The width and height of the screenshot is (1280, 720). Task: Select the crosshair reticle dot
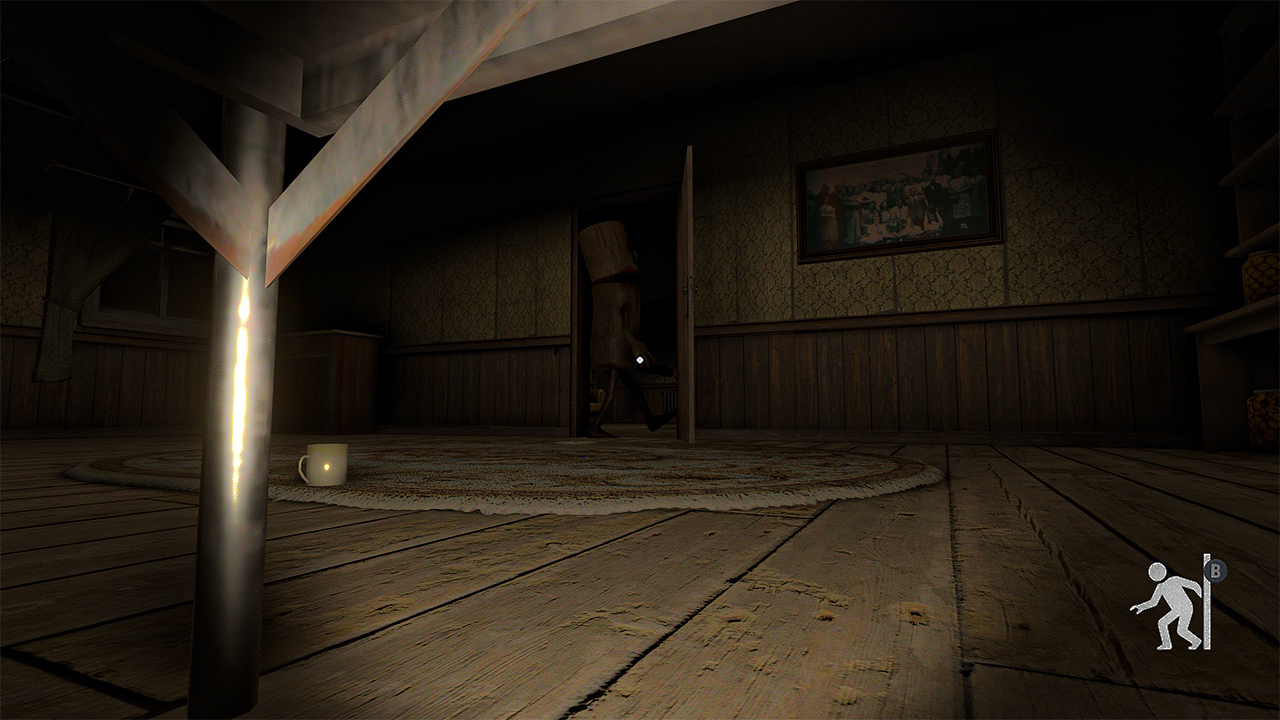click(640, 359)
